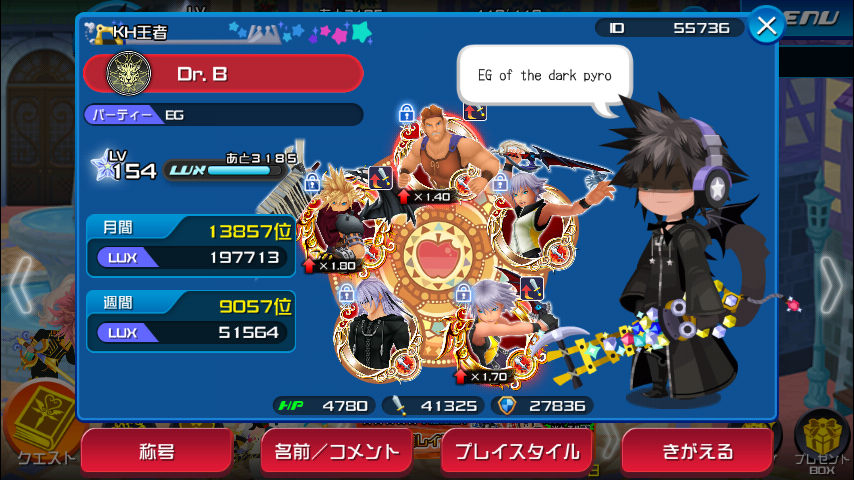Open the プレイスタイル play style button
This screenshot has width=854, height=480.
516,451
